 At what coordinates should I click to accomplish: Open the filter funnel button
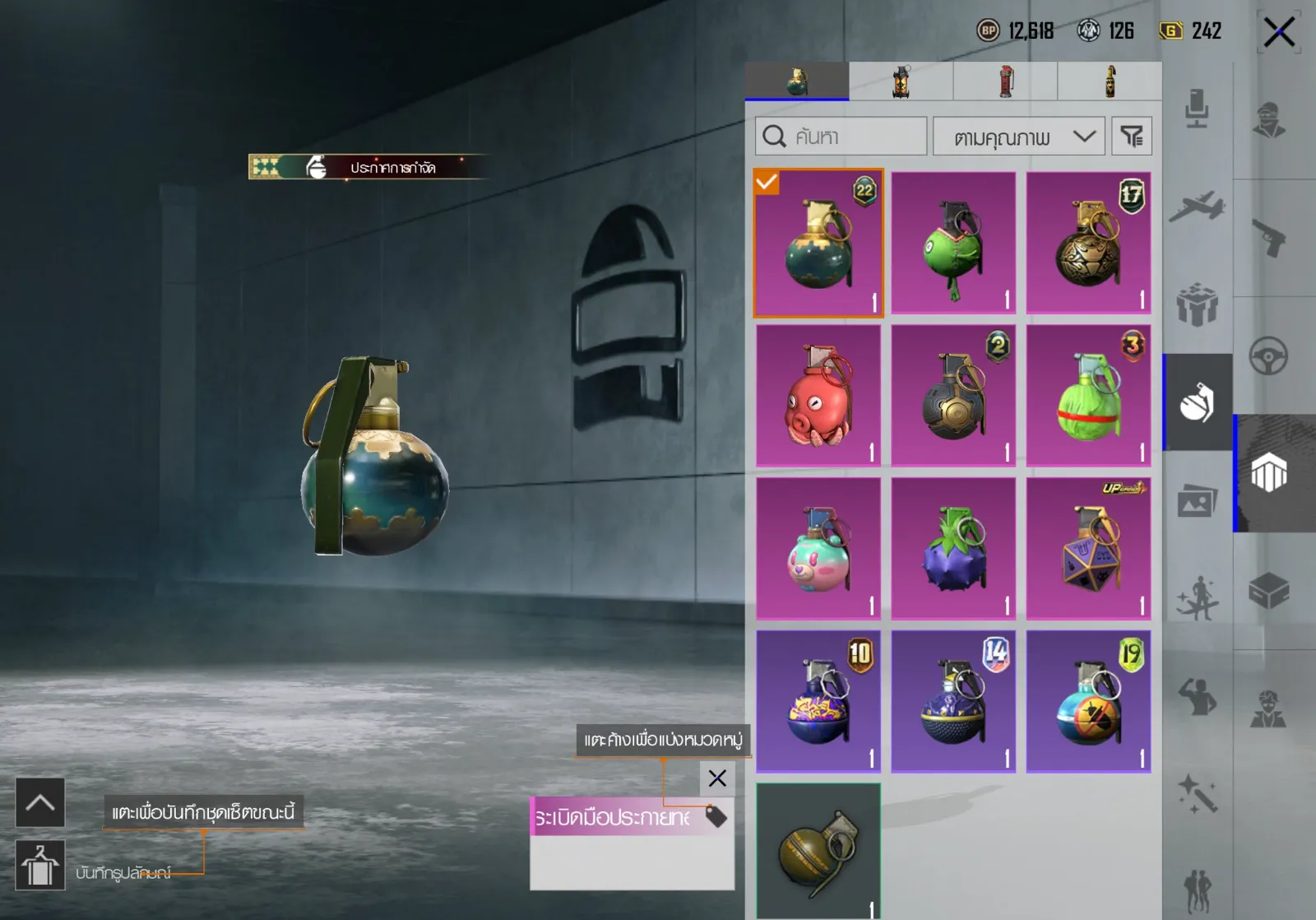coord(1132,137)
